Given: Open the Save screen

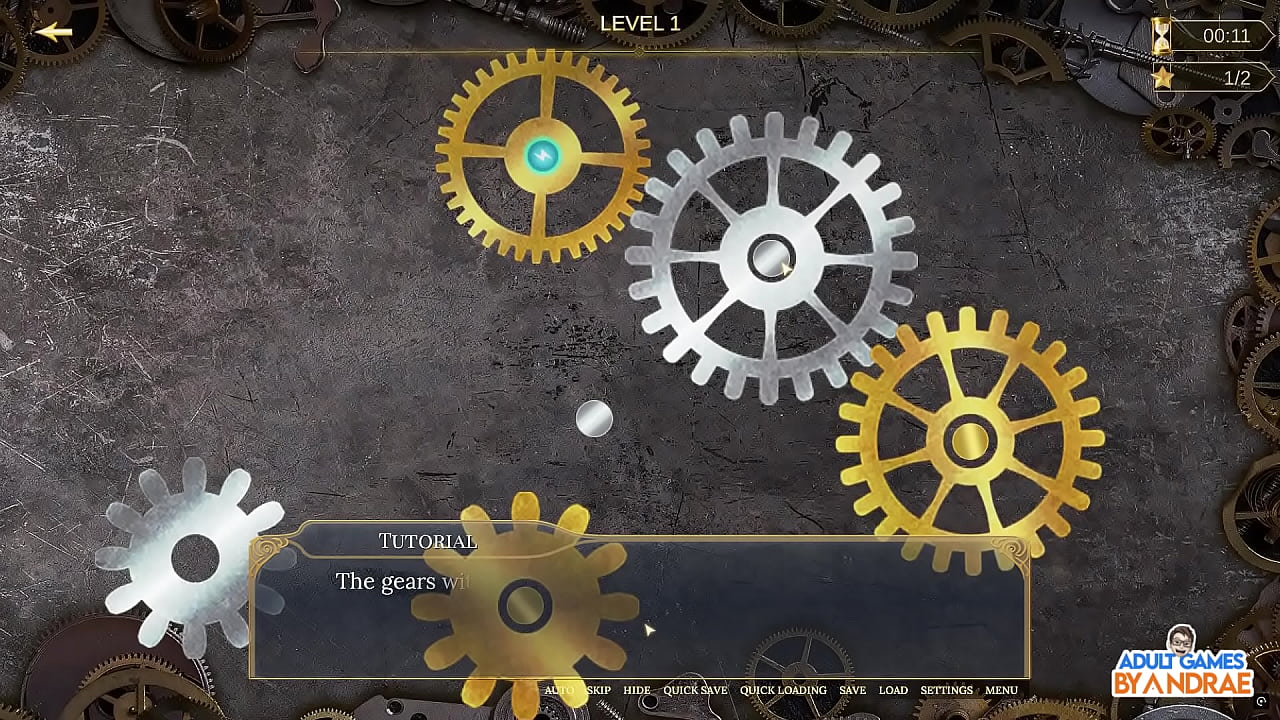Looking at the screenshot, I should 852,690.
